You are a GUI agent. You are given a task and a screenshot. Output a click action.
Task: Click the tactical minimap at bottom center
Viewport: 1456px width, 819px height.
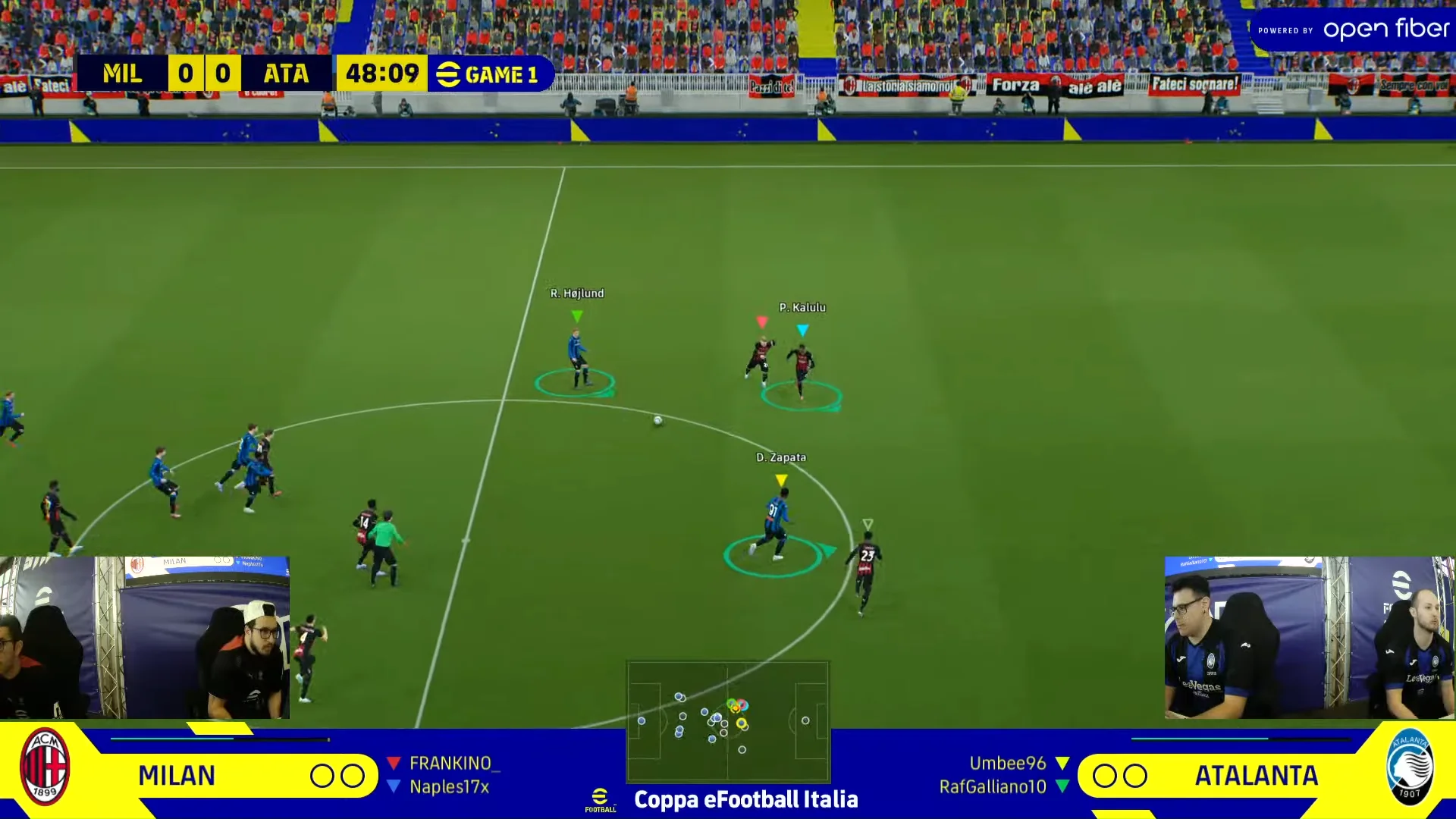[x=728, y=720]
